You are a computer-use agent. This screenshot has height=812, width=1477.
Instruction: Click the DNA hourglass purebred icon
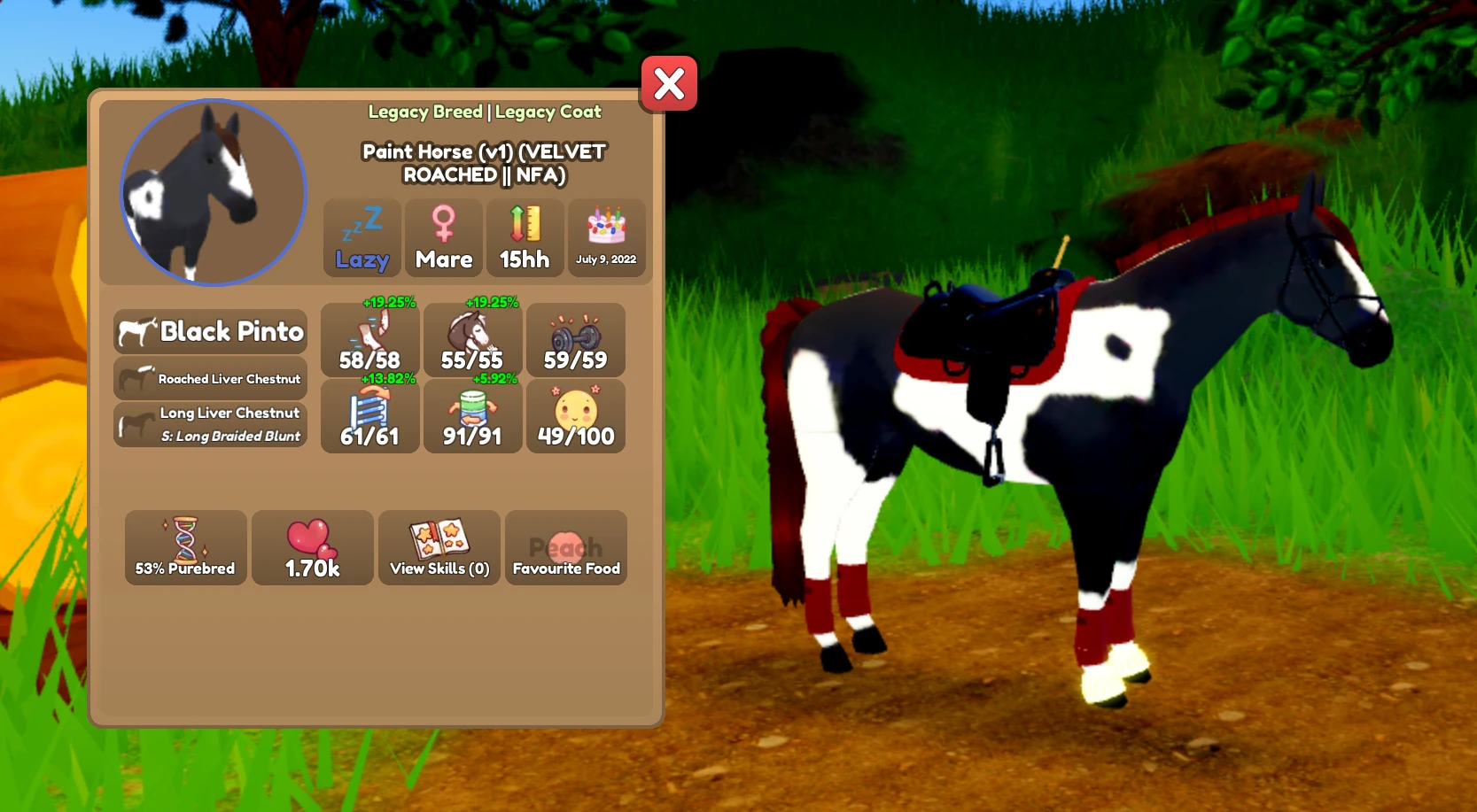[185, 546]
